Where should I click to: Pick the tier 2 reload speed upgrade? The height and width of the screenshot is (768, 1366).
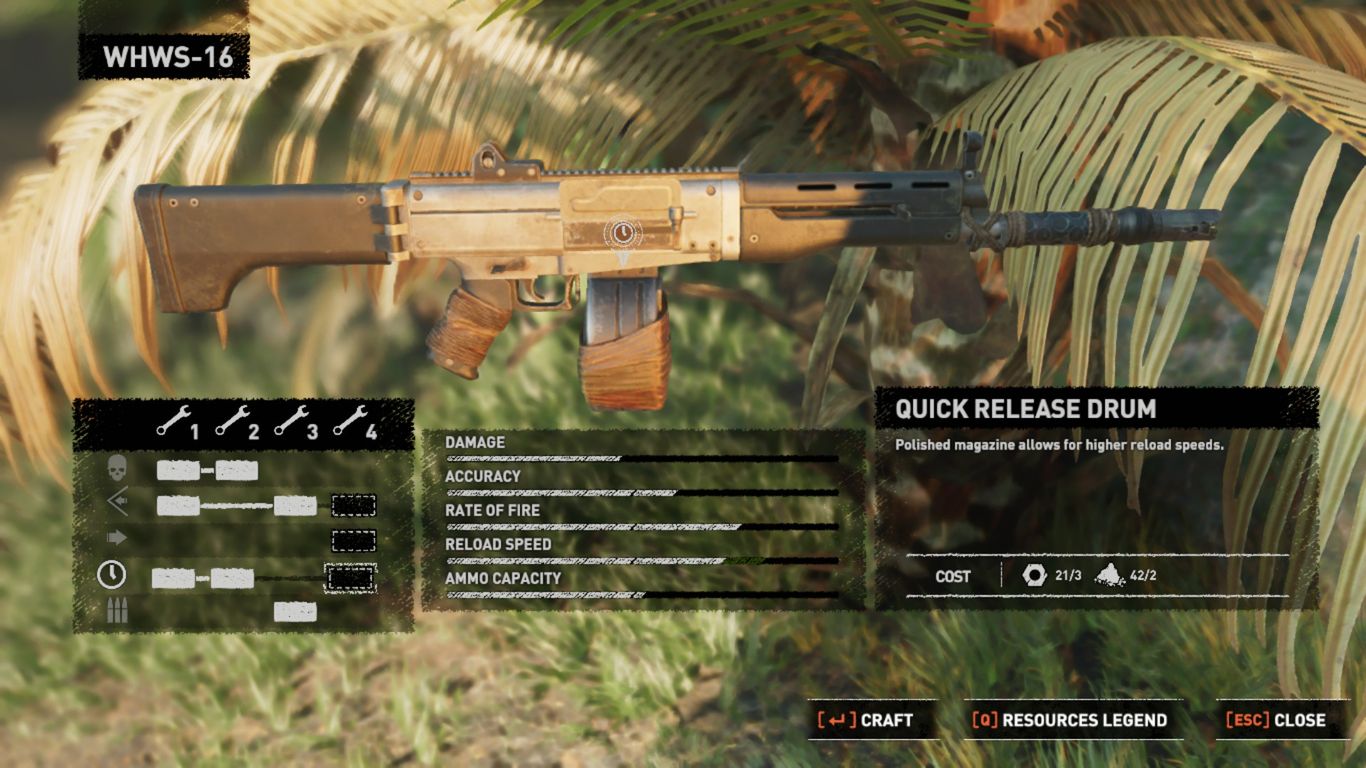232,577
